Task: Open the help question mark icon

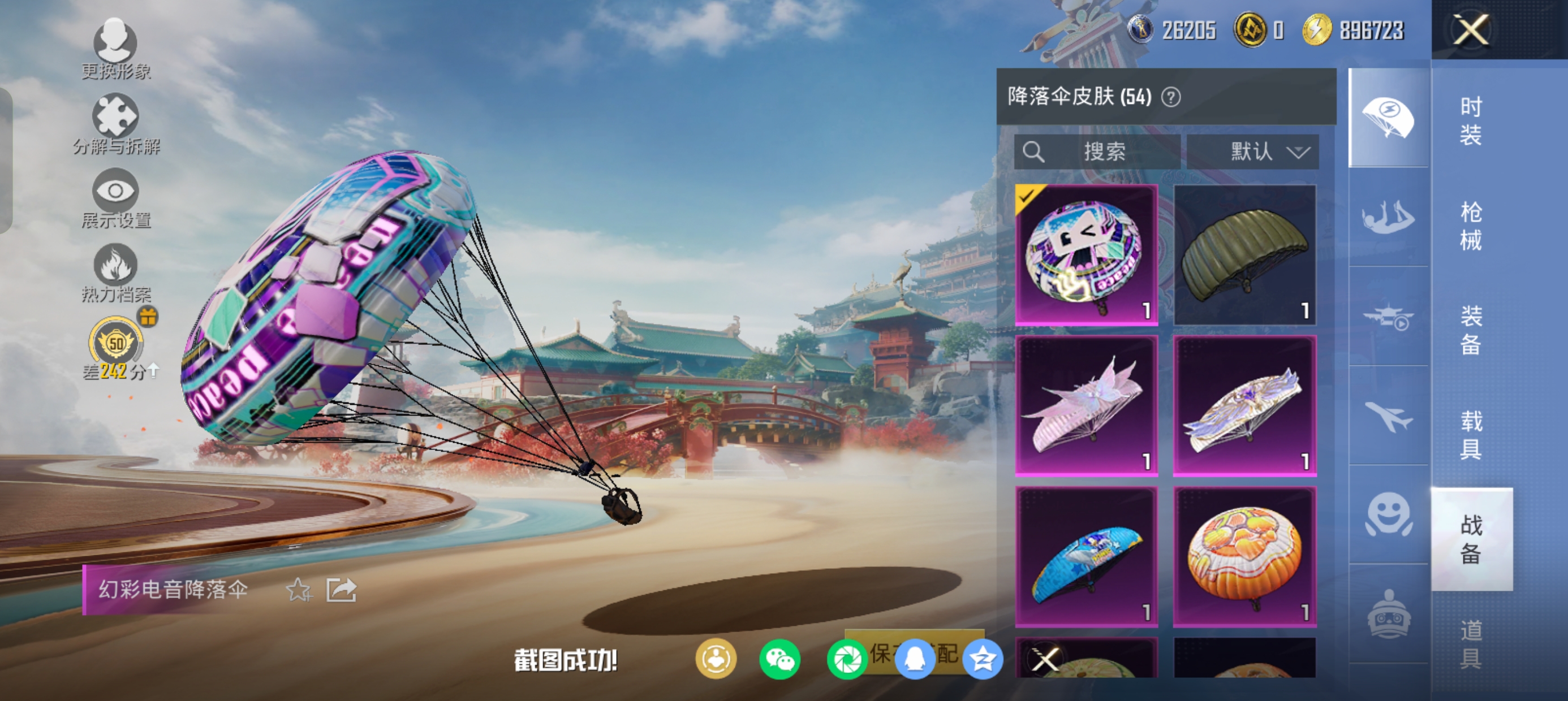Action: click(x=1170, y=97)
